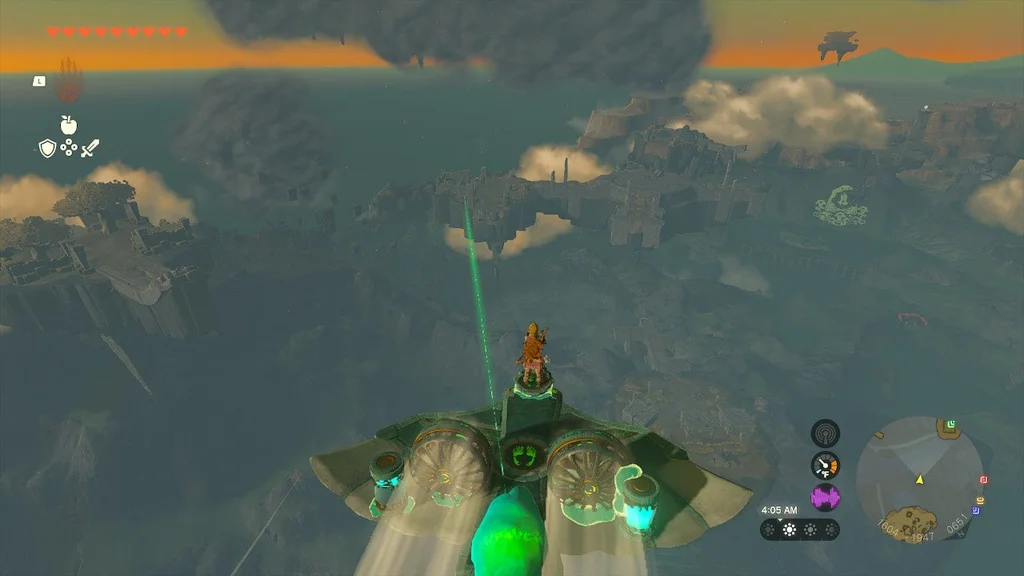
Task: Activate the red Ultrahand ability icon
Action: coord(68,81)
